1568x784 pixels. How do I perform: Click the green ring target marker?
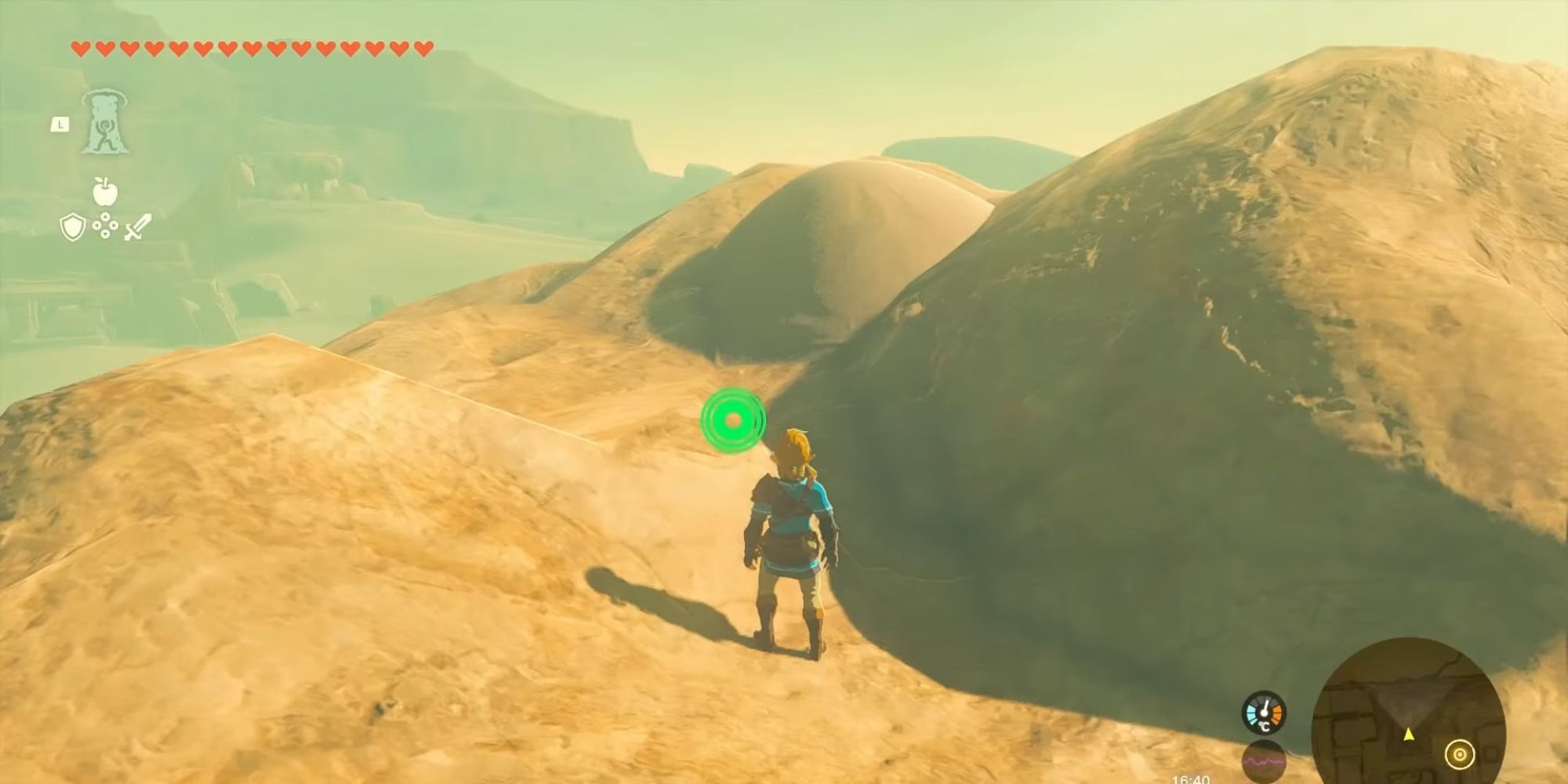pos(733,420)
